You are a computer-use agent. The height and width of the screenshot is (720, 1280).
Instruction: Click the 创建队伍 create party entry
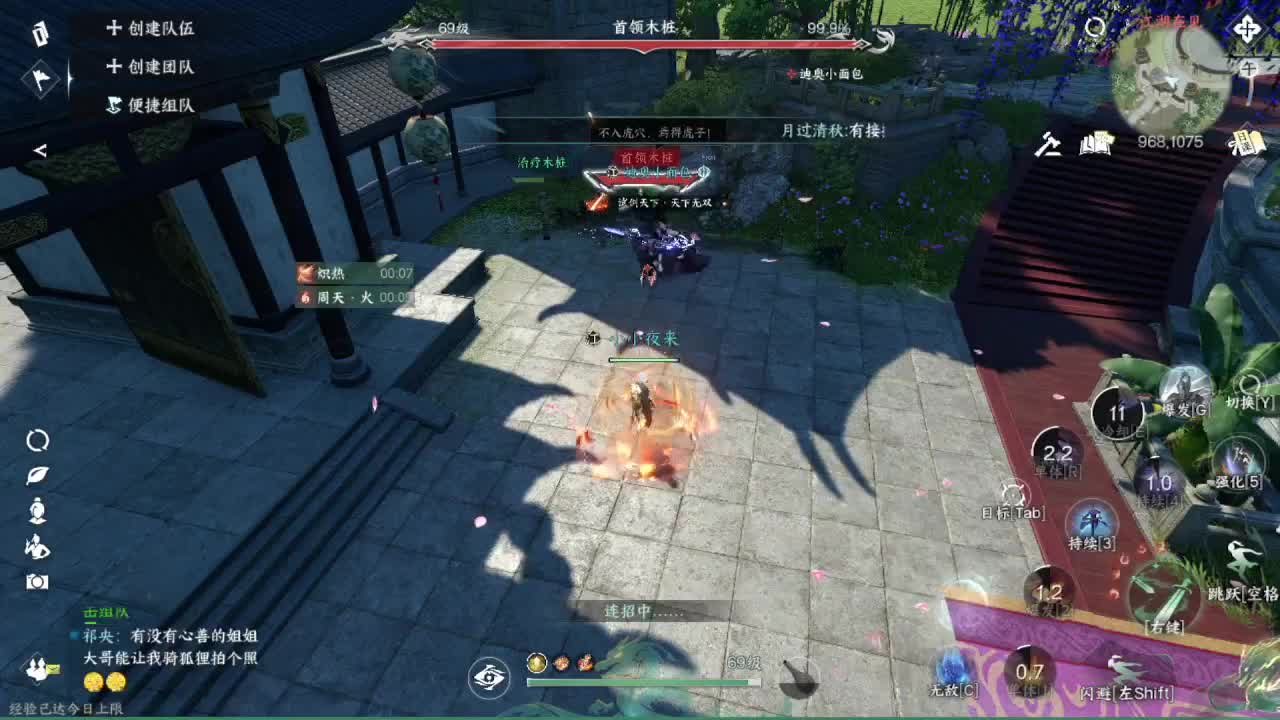164,30
